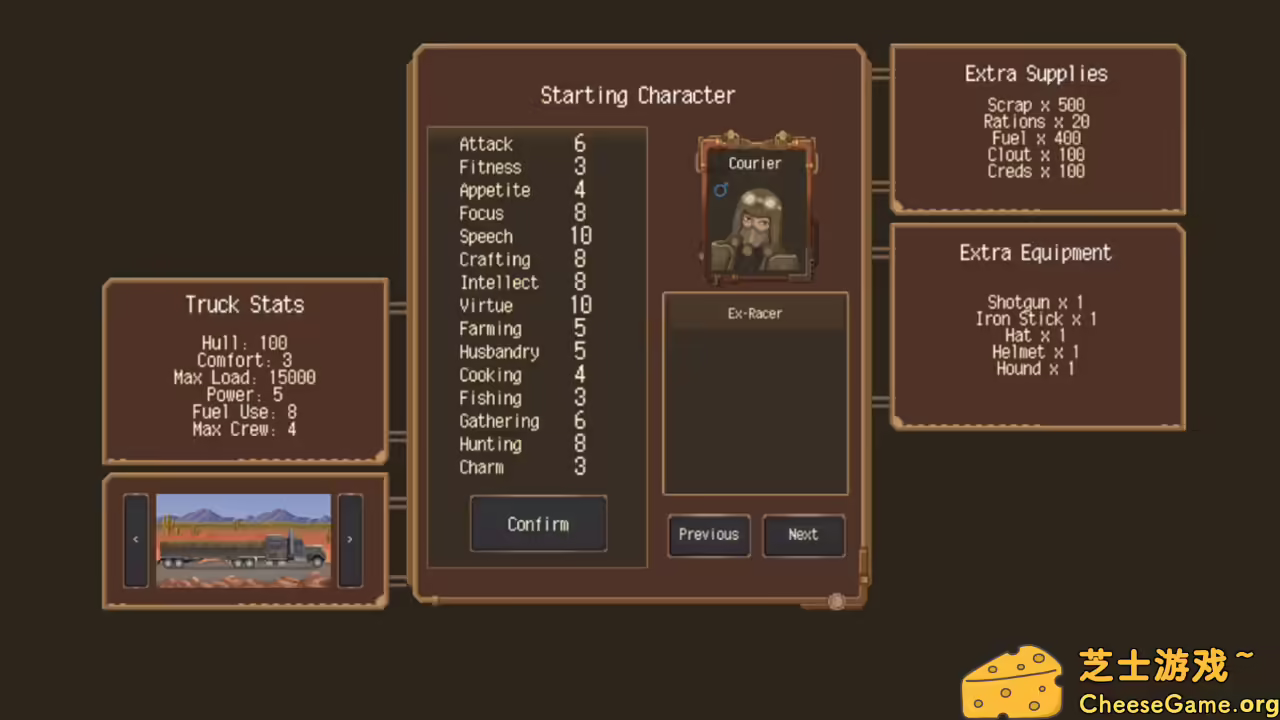Select the Helmet x 1 item
The width and height of the screenshot is (1280, 720).
pyautogui.click(x=1037, y=352)
